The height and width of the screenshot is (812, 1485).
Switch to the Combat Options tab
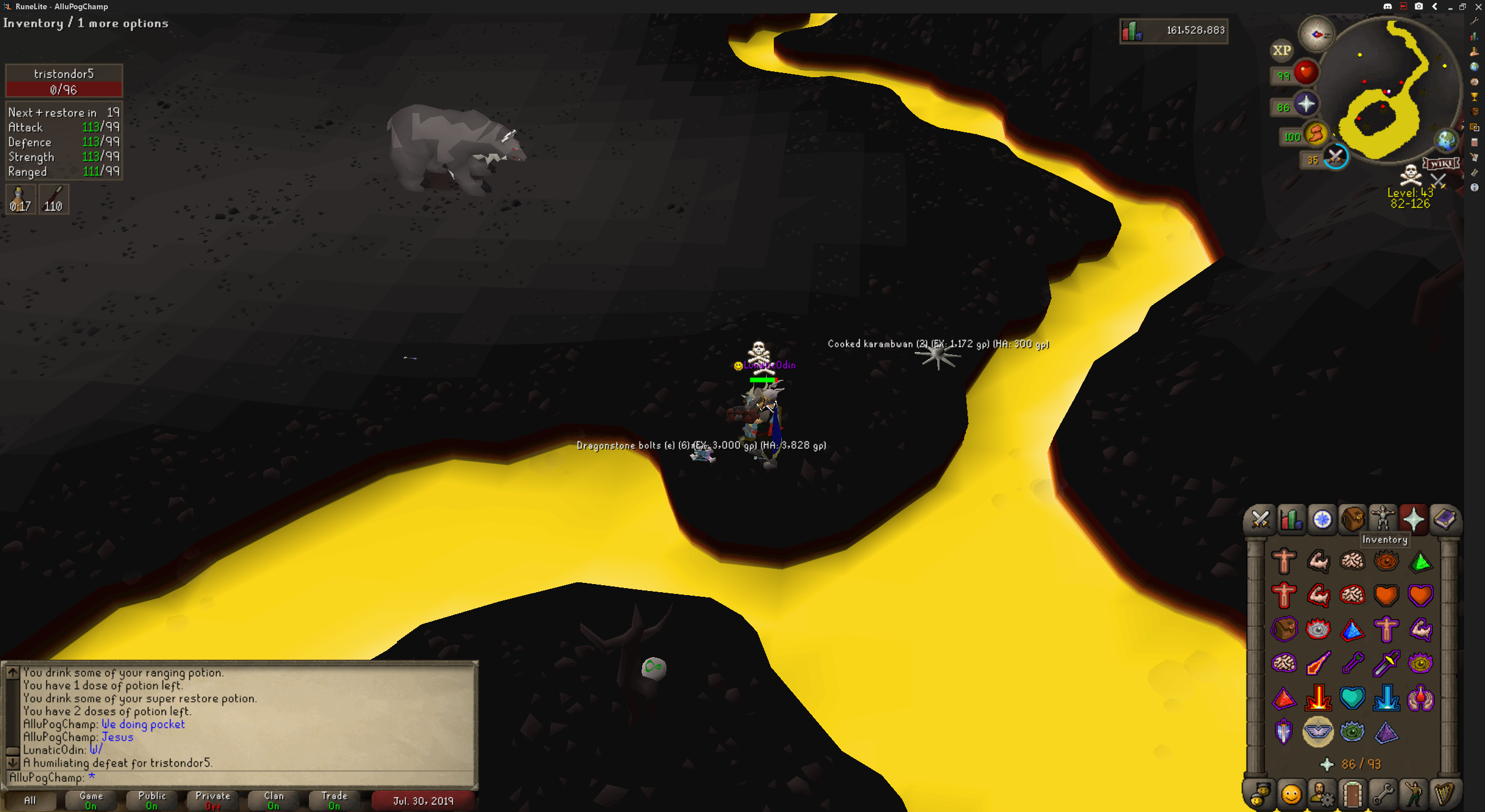[1260, 519]
